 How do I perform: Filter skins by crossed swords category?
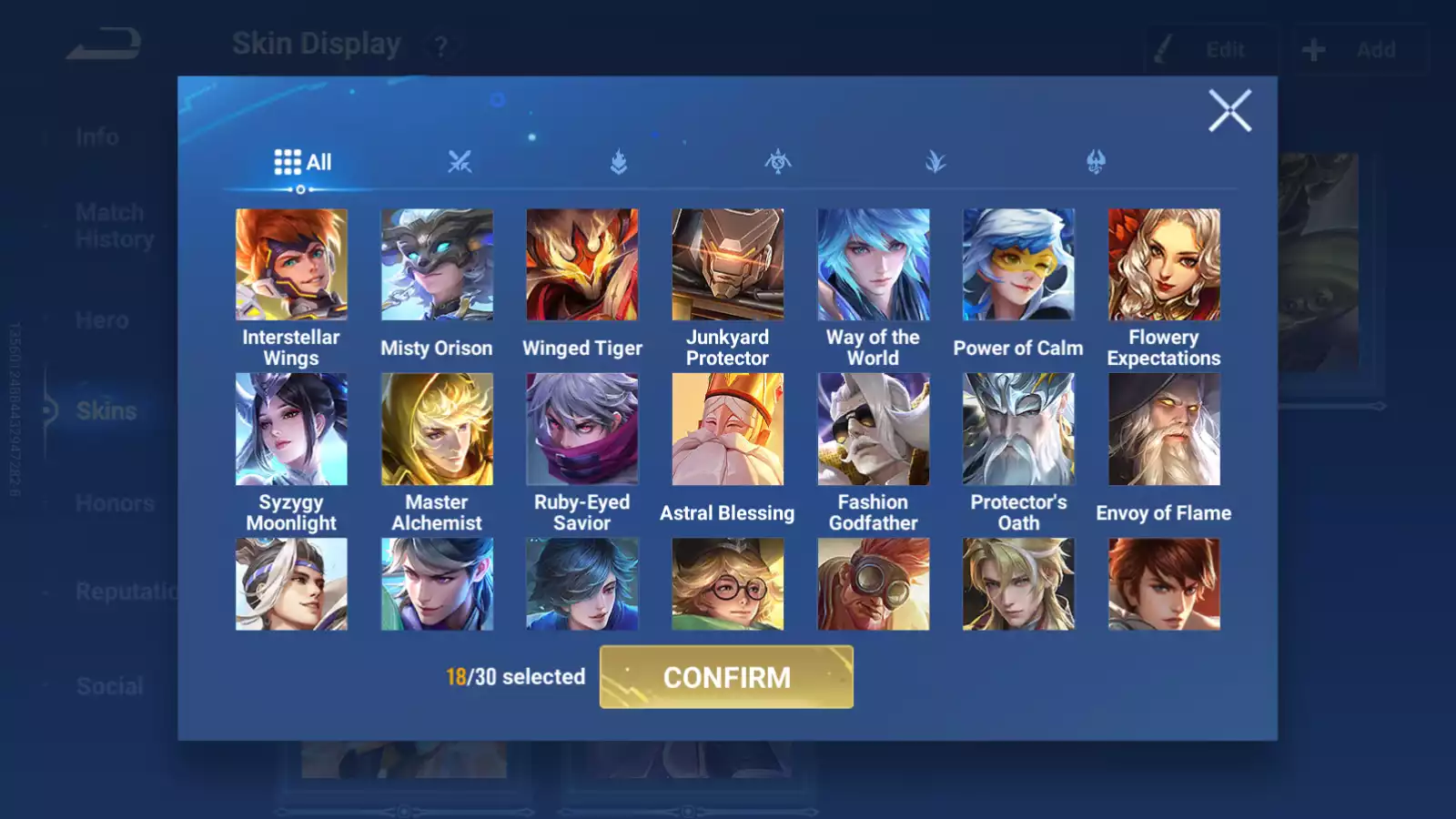pyautogui.click(x=460, y=162)
